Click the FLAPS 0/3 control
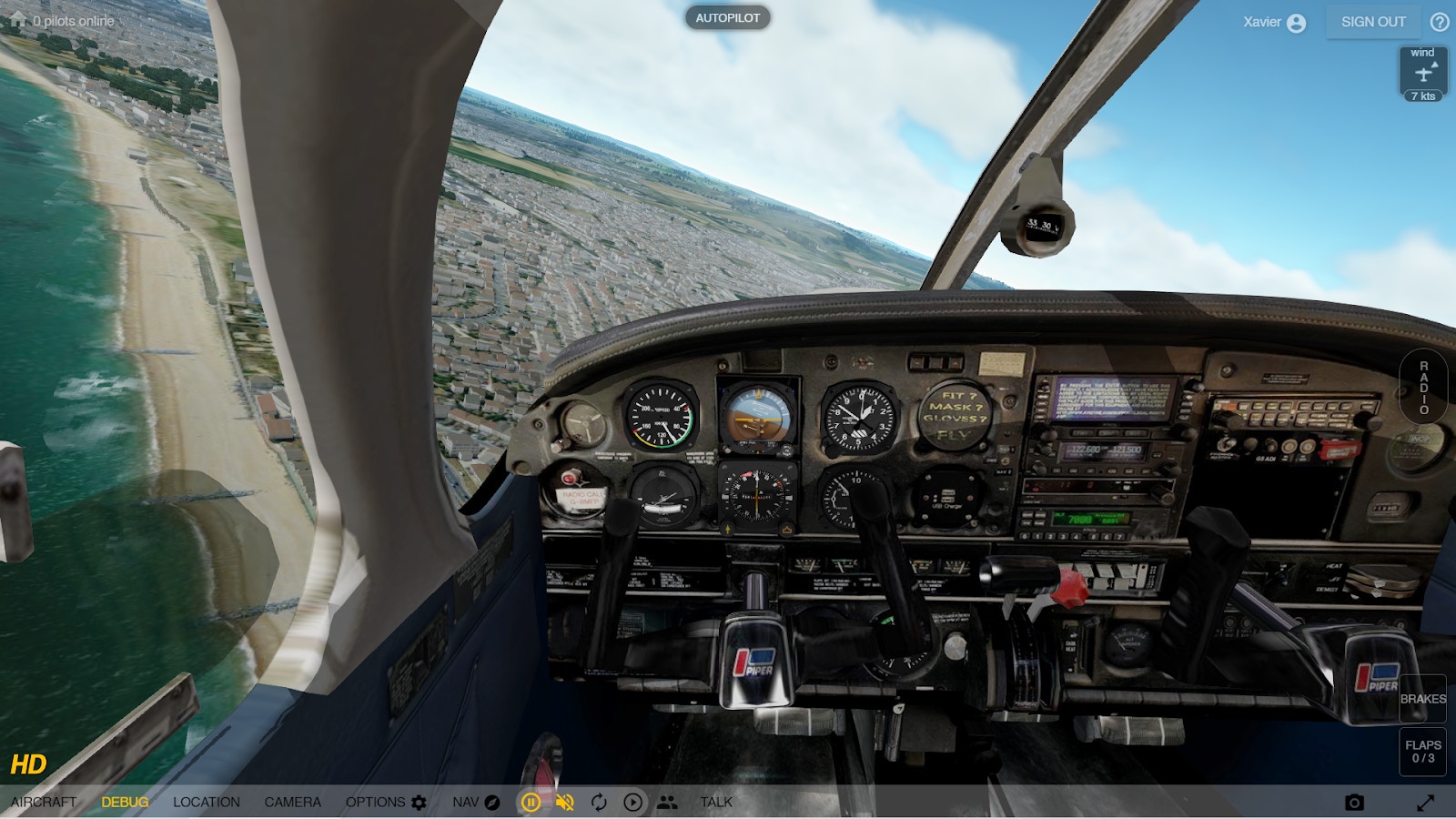The image size is (1456, 819). (1422, 752)
